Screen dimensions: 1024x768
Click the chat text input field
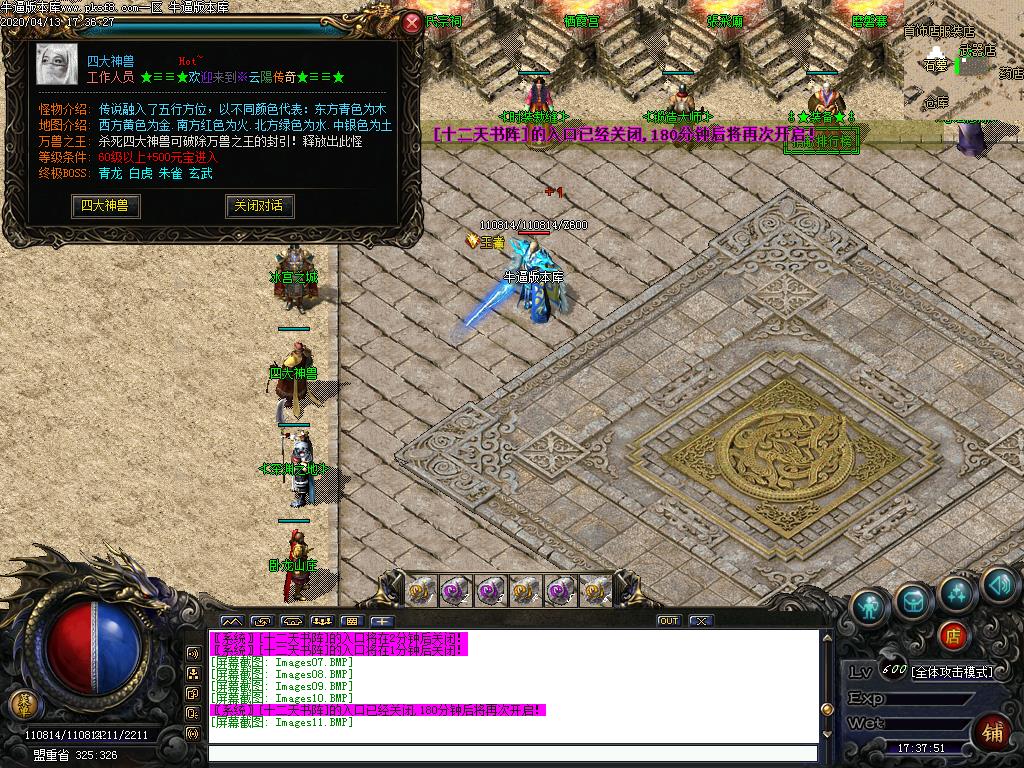click(510, 753)
